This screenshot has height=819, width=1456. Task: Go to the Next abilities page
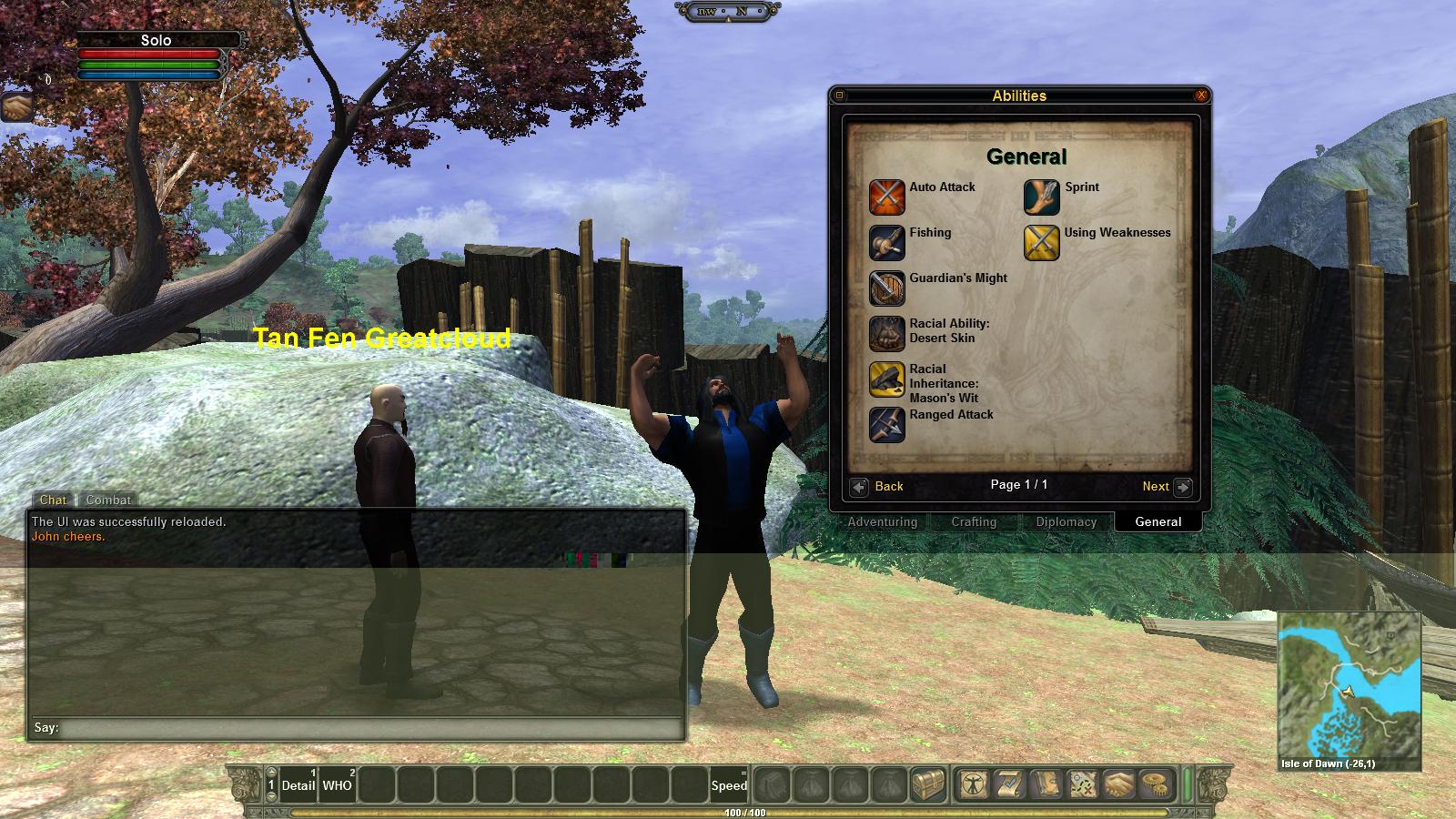click(1166, 487)
